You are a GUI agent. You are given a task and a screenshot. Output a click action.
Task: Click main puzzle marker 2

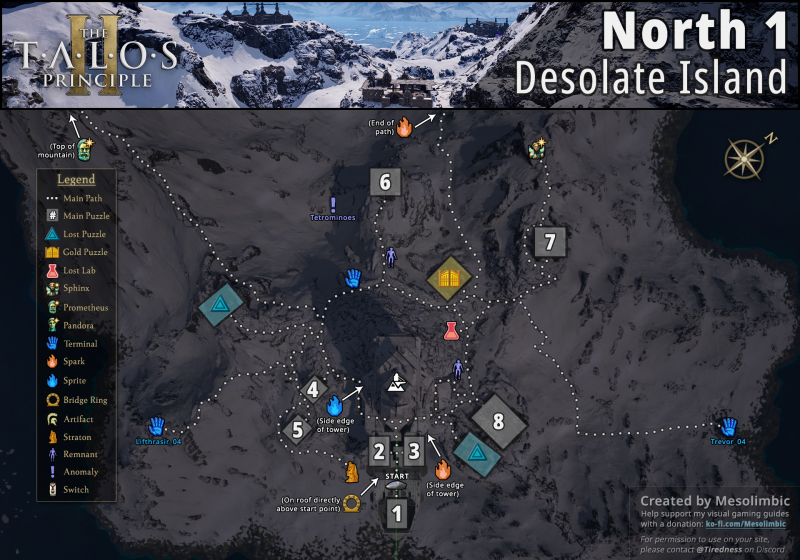(x=379, y=451)
